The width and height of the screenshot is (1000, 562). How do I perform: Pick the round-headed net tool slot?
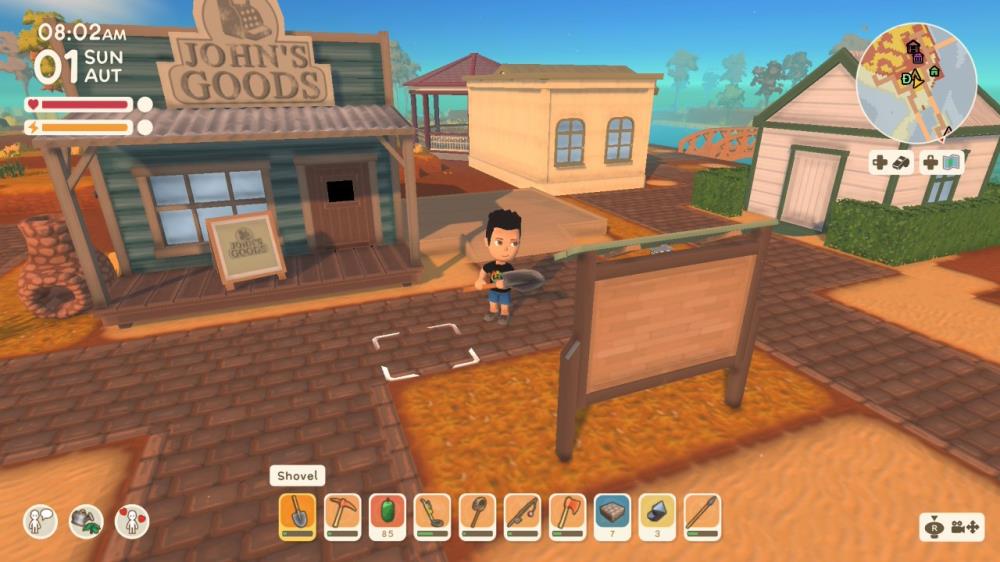click(x=478, y=515)
